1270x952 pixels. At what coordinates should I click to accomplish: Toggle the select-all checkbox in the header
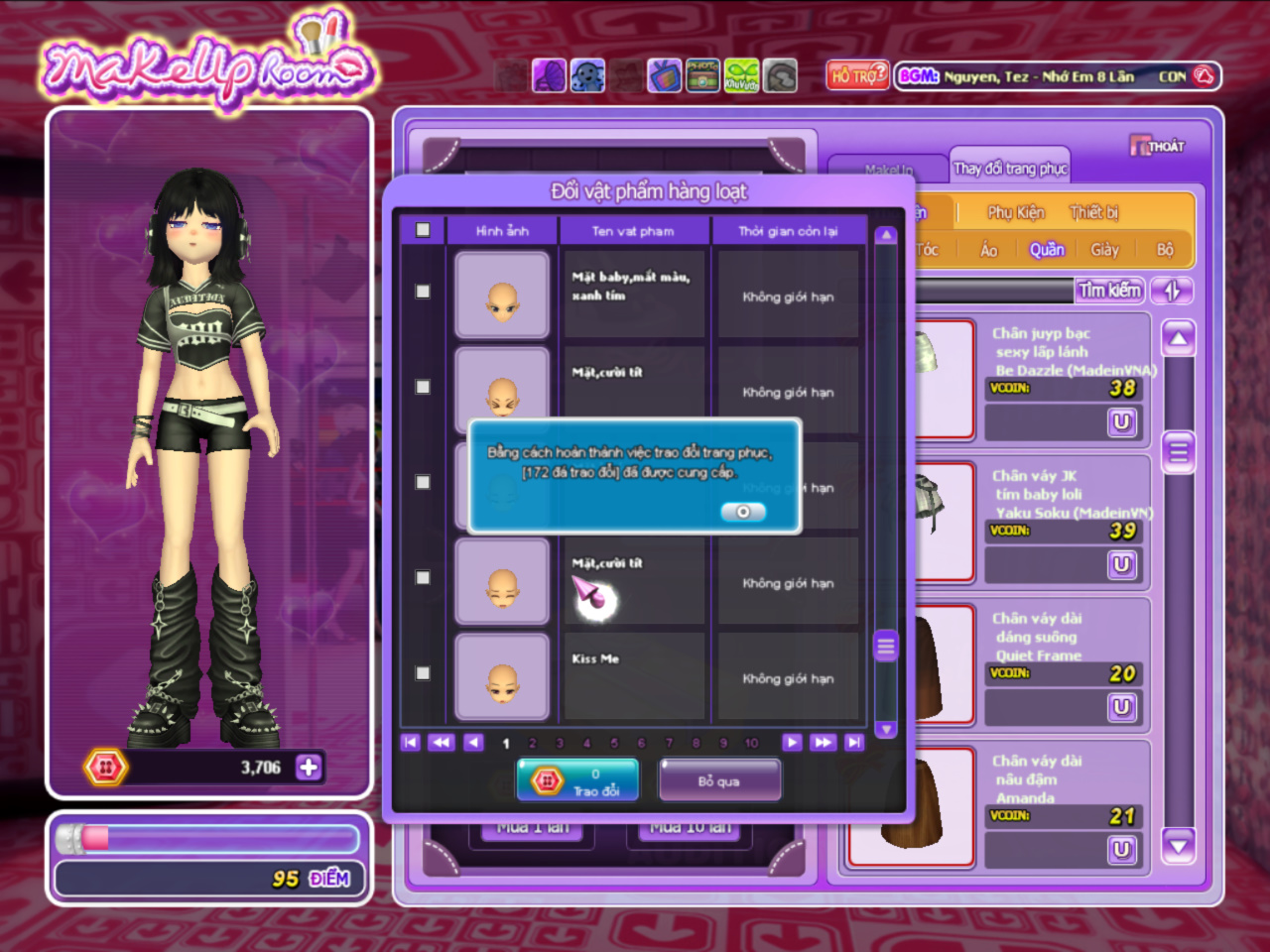pyautogui.click(x=423, y=230)
